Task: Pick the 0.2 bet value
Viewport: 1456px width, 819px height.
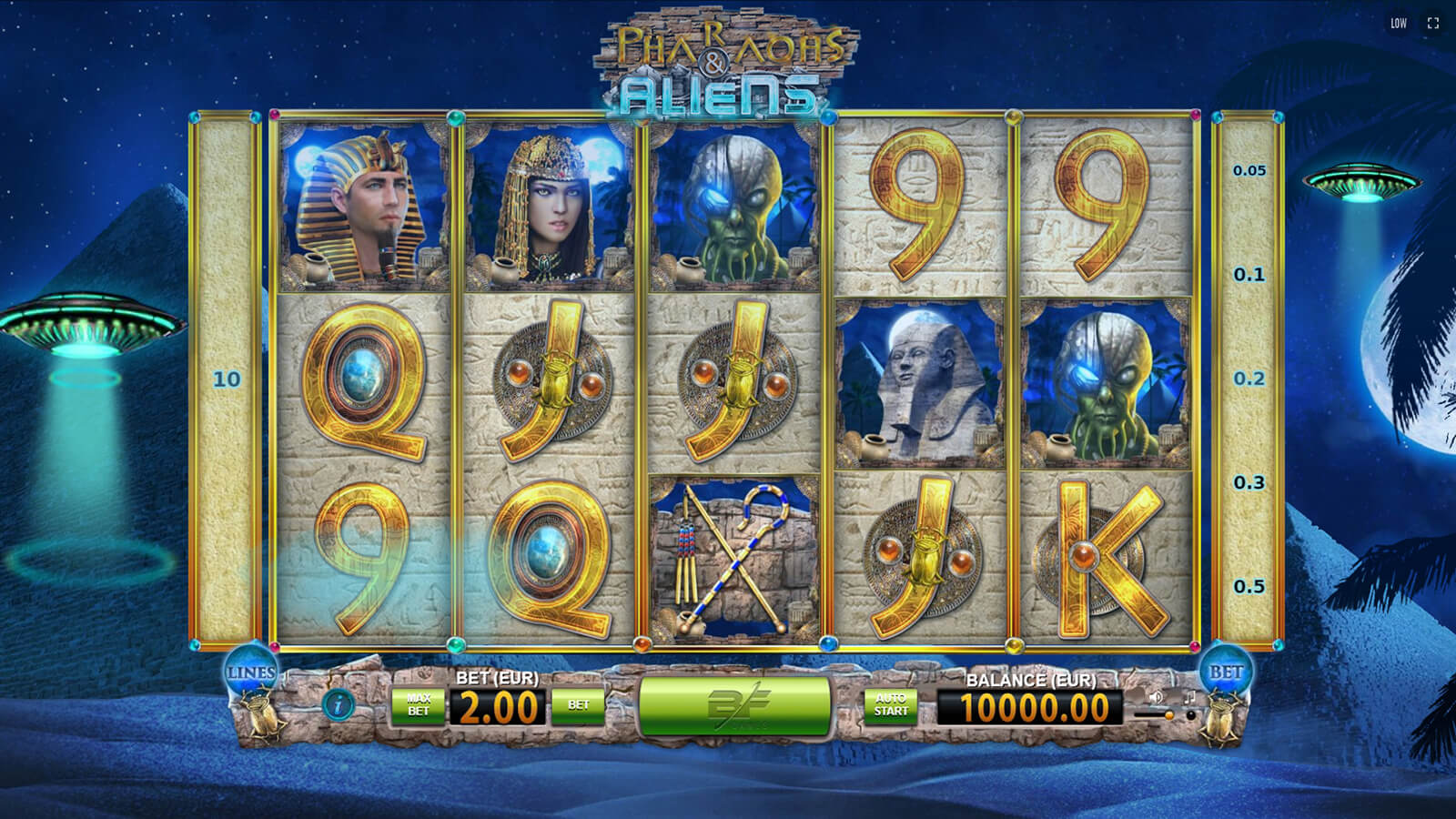Action: point(1249,379)
